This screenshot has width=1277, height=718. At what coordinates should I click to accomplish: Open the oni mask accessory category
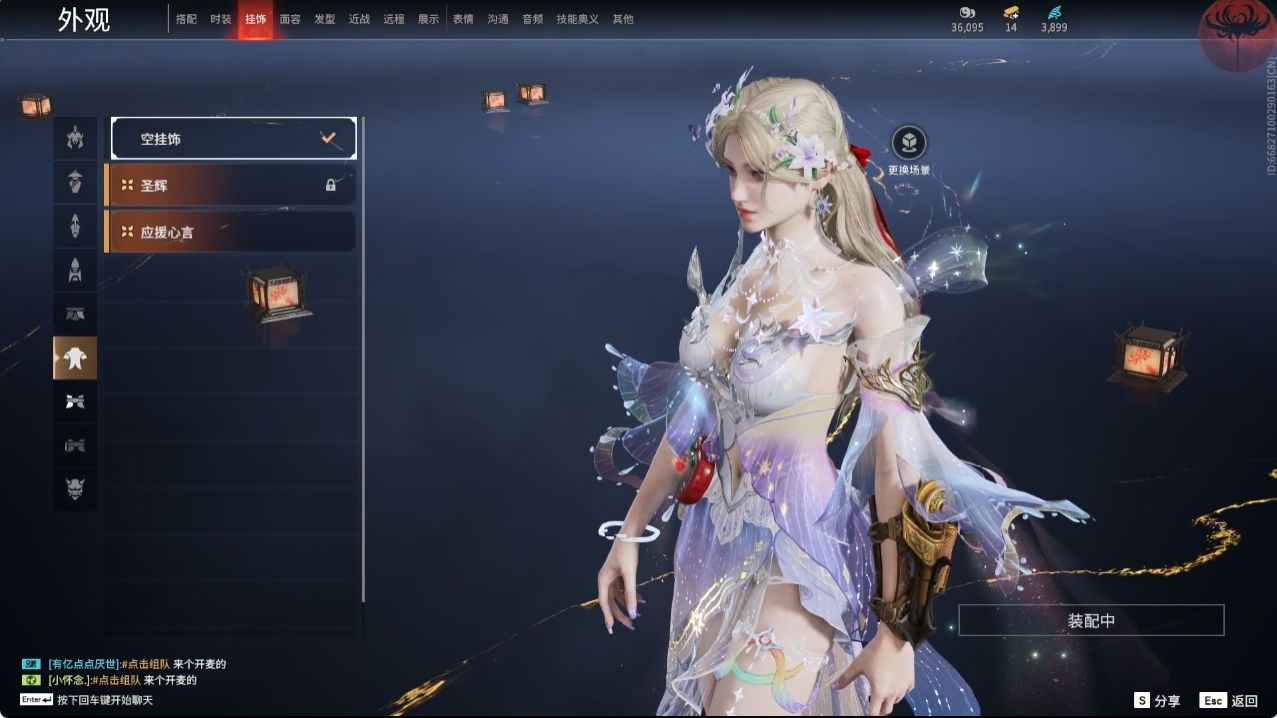click(x=75, y=489)
